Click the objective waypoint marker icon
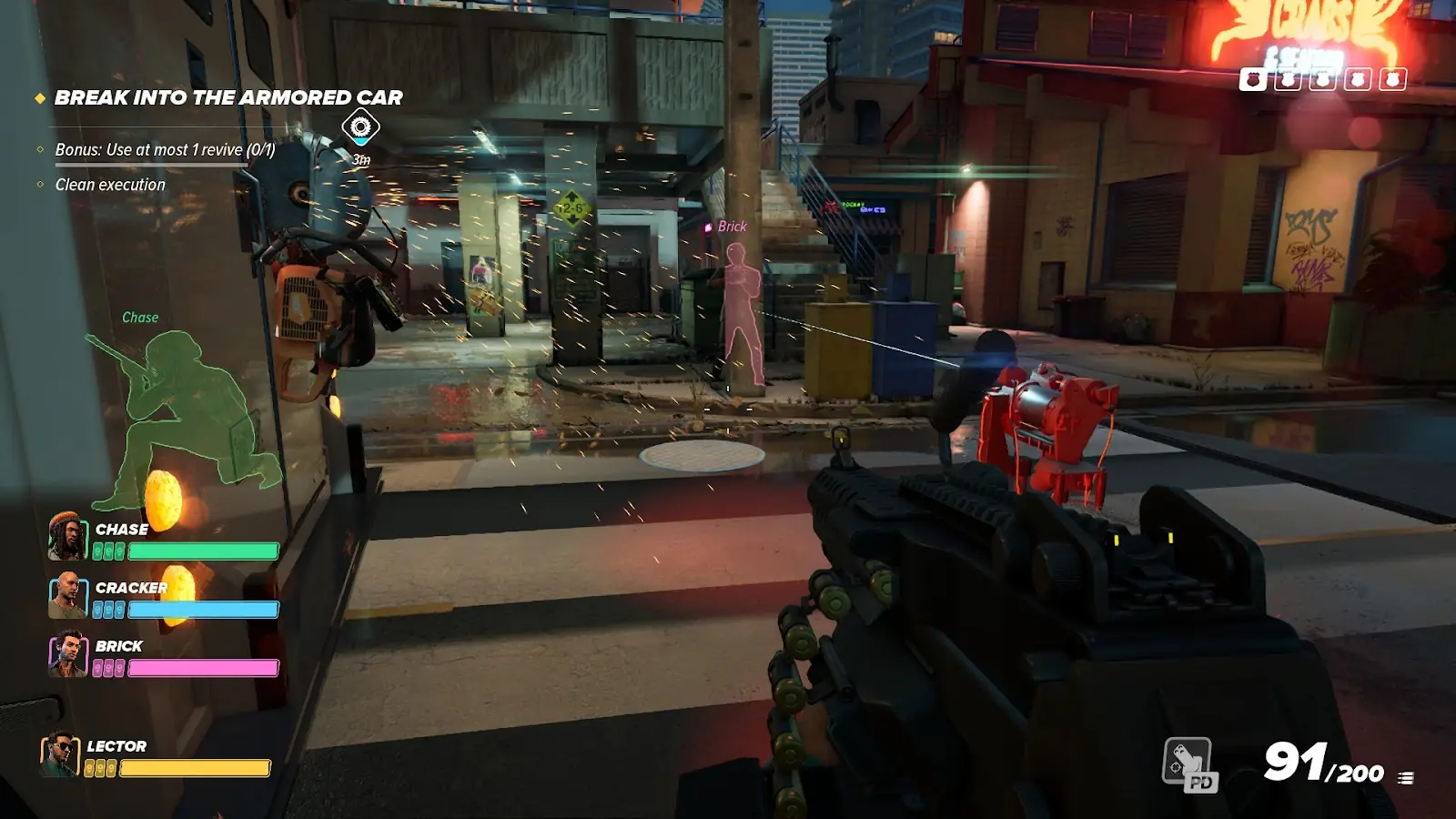1456x819 pixels. click(360, 126)
